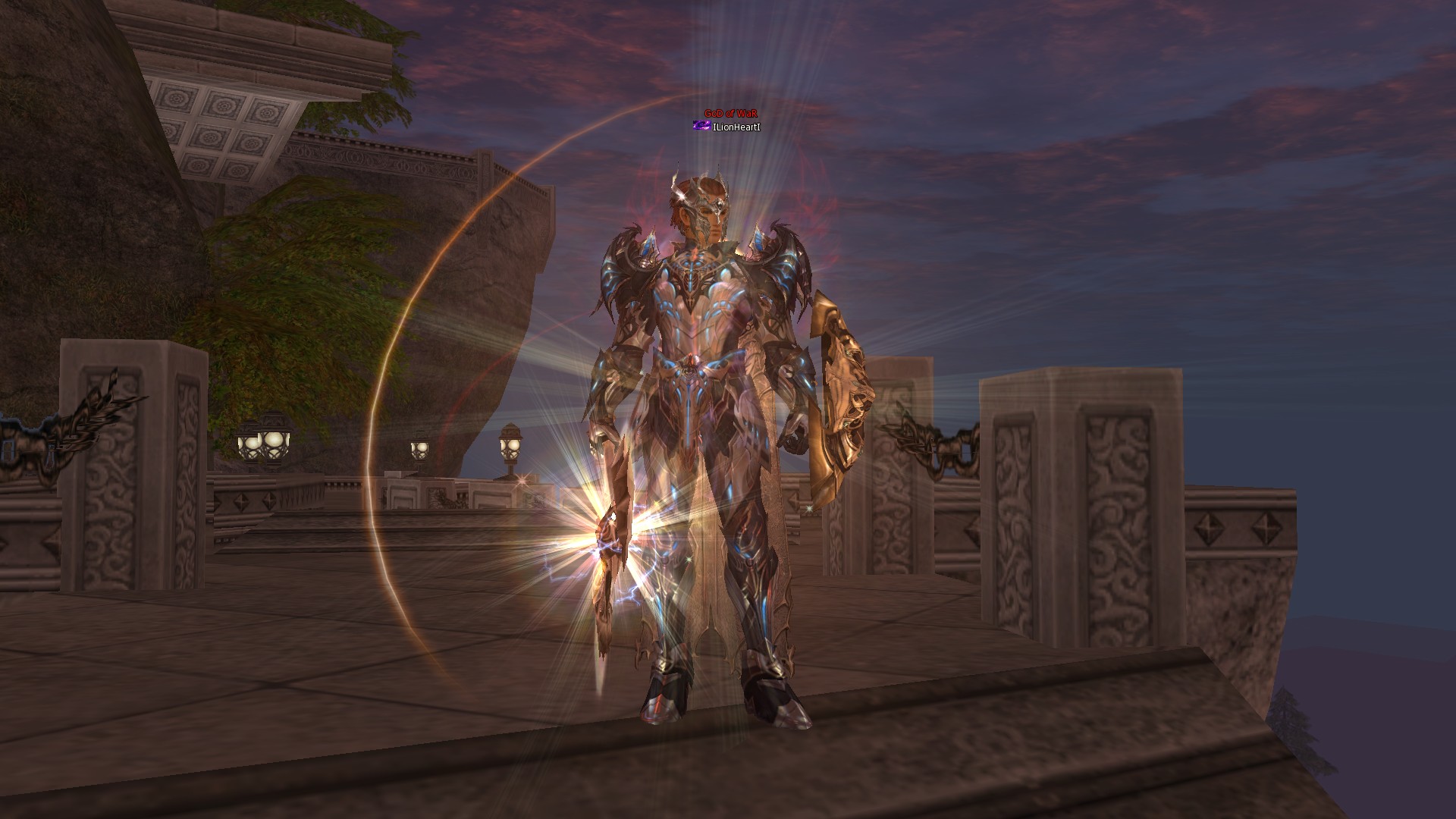The height and width of the screenshot is (819, 1456).
Task: Select the ILionHeartI player nameplate
Action: click(736, 127)
